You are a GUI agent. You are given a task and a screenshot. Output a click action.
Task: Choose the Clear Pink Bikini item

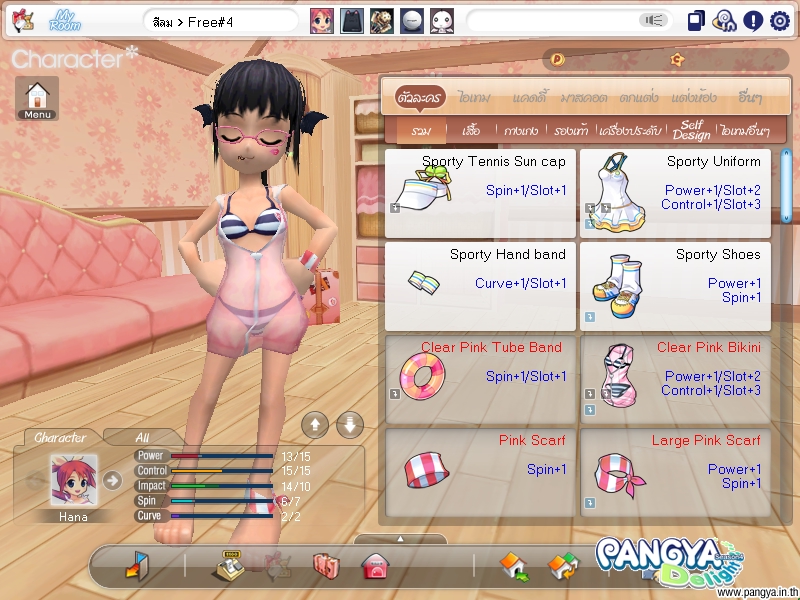(x=675, y=378)
